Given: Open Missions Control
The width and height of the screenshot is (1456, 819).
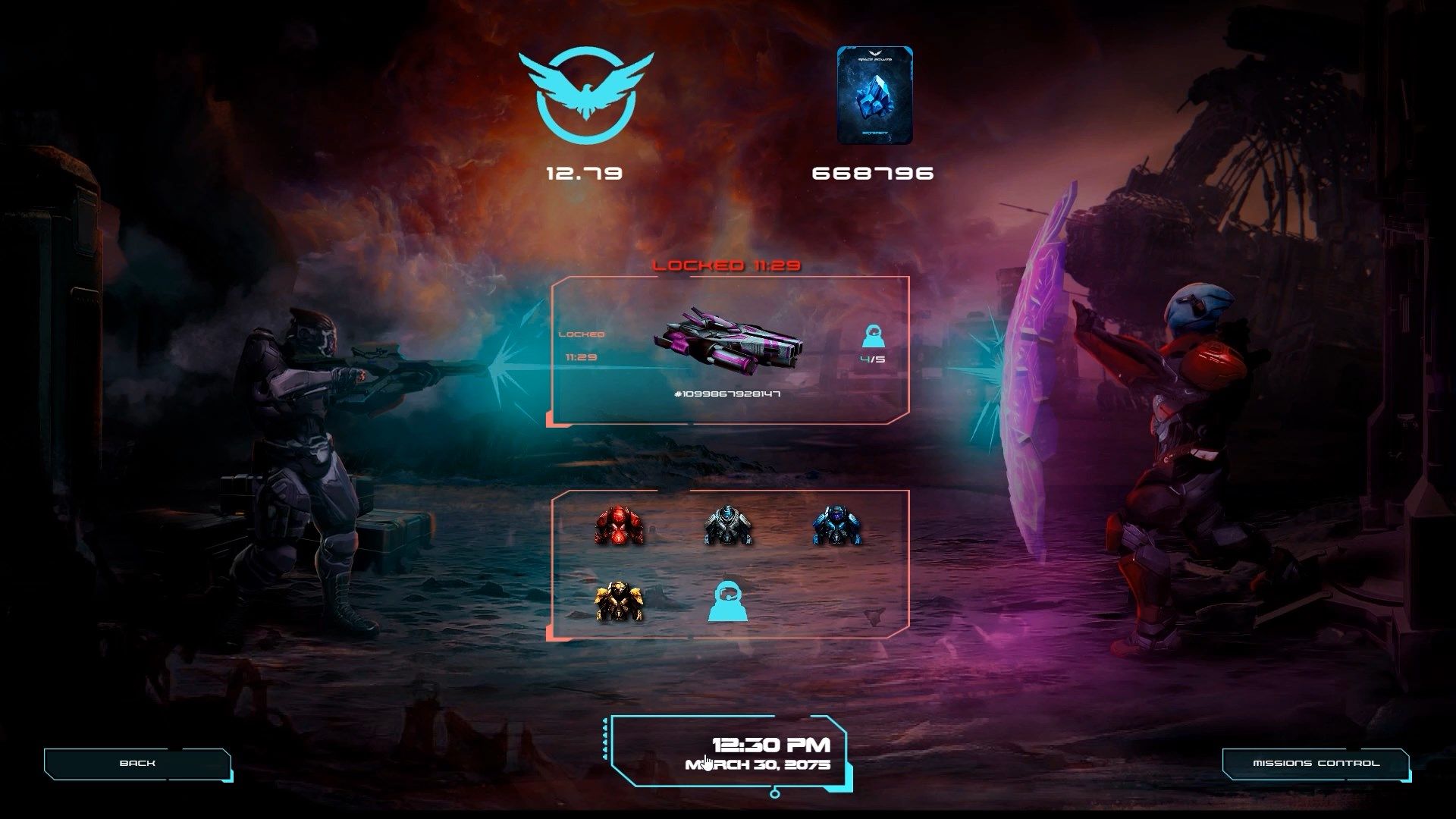Looking at the screenshot, I should pos(1316,763).
